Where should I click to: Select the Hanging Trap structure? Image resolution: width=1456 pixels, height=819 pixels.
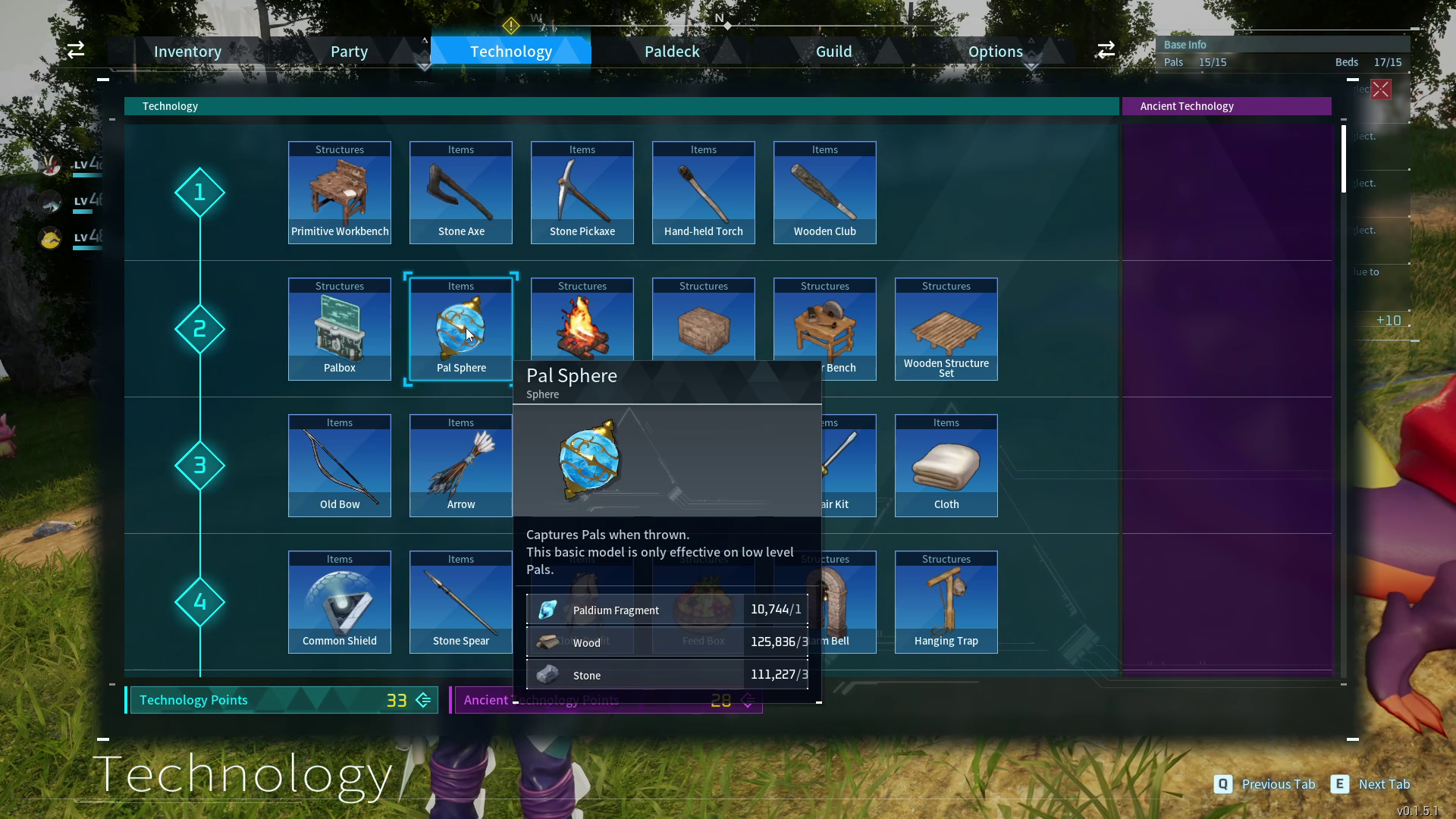pyautogui.click(x=946, y=602)
